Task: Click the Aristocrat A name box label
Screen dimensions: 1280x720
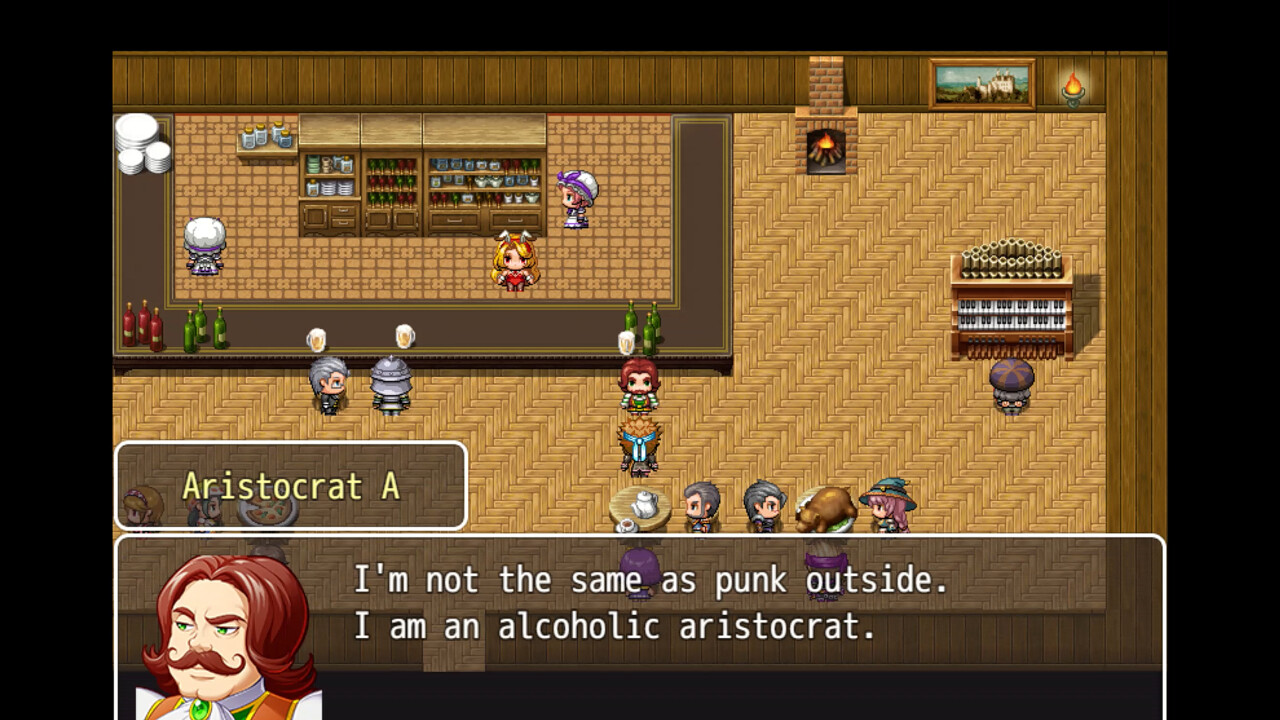Action: coord(291,487)
